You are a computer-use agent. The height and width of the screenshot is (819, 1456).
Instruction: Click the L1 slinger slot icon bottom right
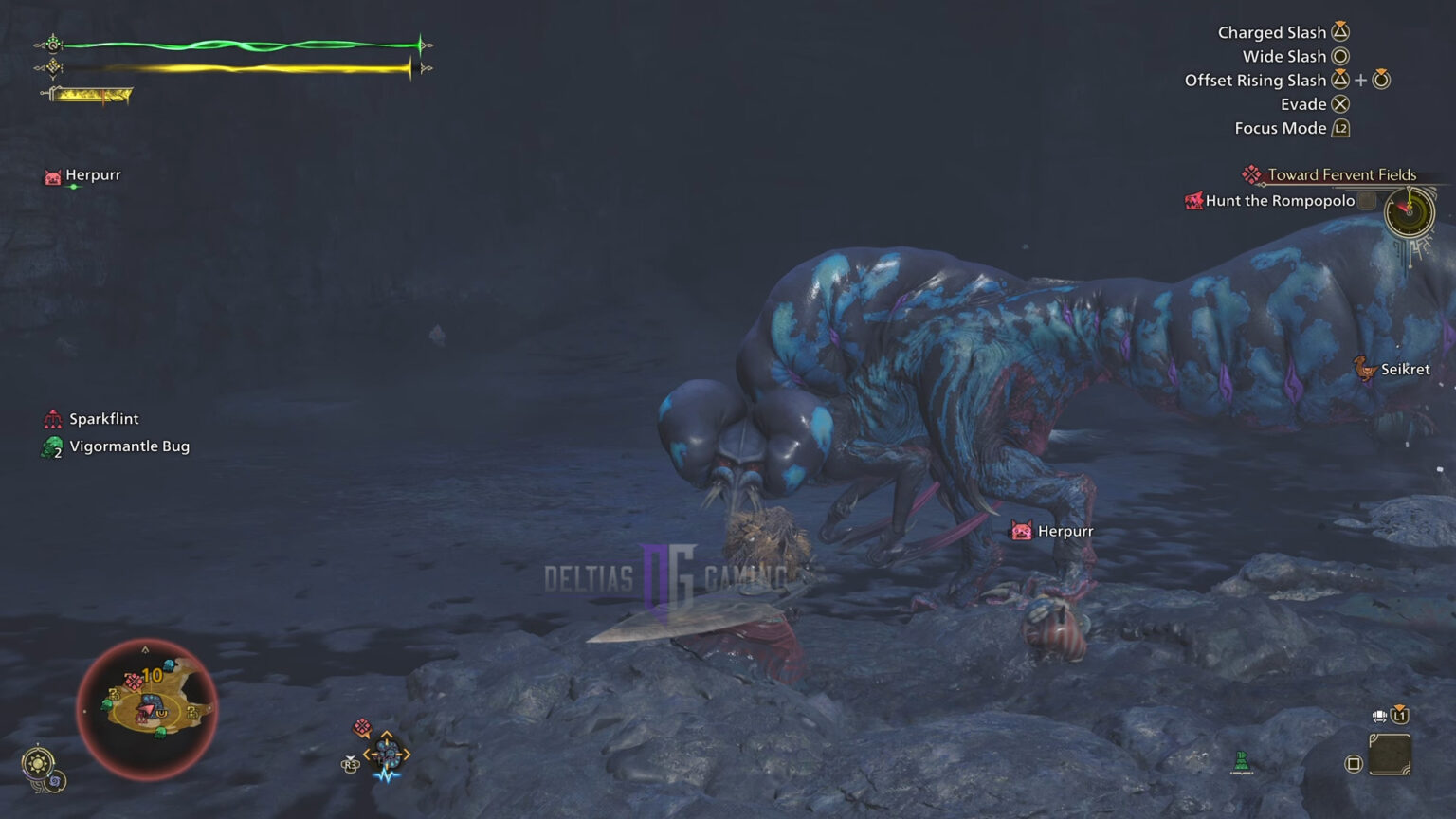1399,716
